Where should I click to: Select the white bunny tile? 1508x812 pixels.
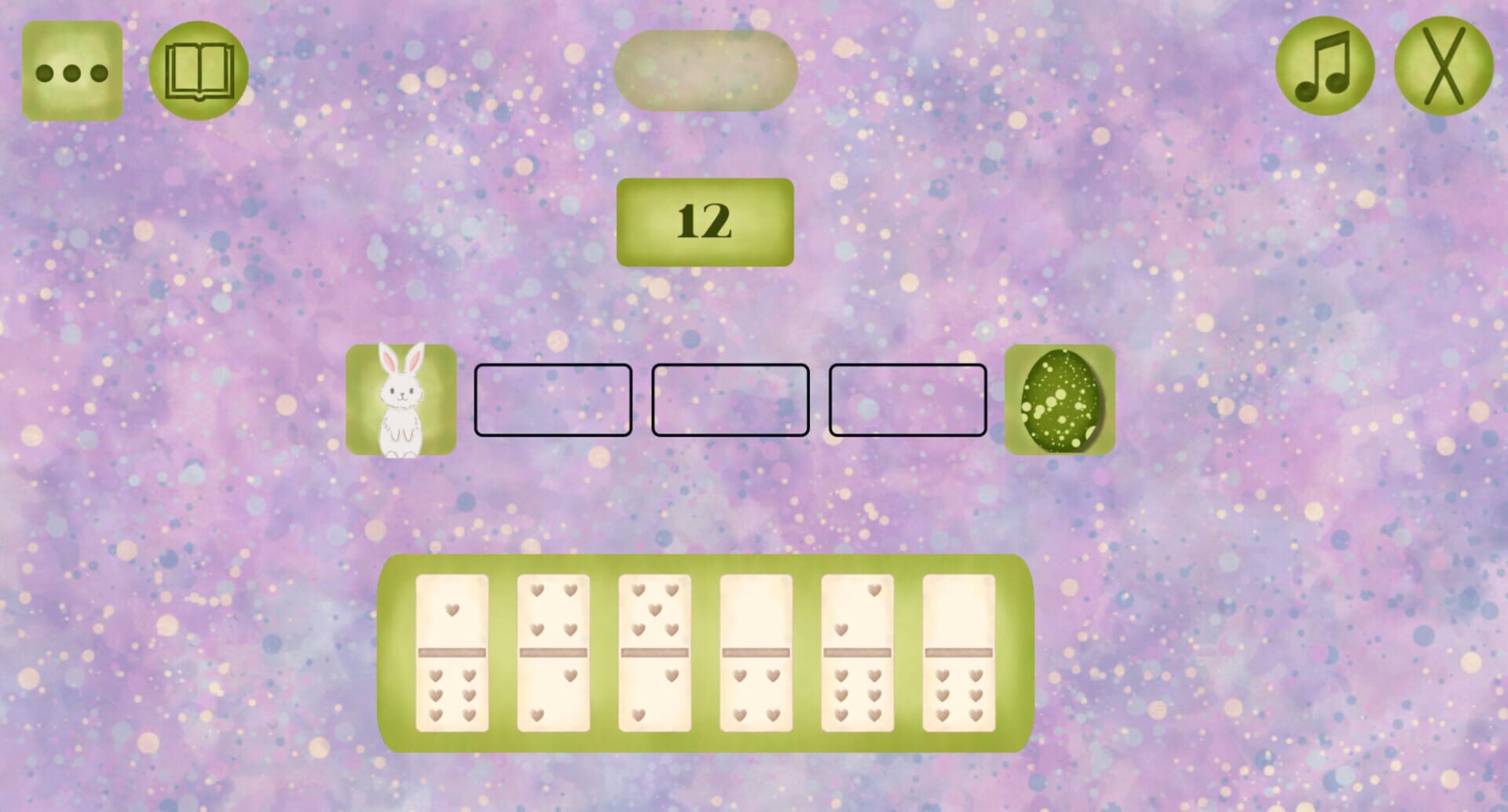click(x=401, y=400)
